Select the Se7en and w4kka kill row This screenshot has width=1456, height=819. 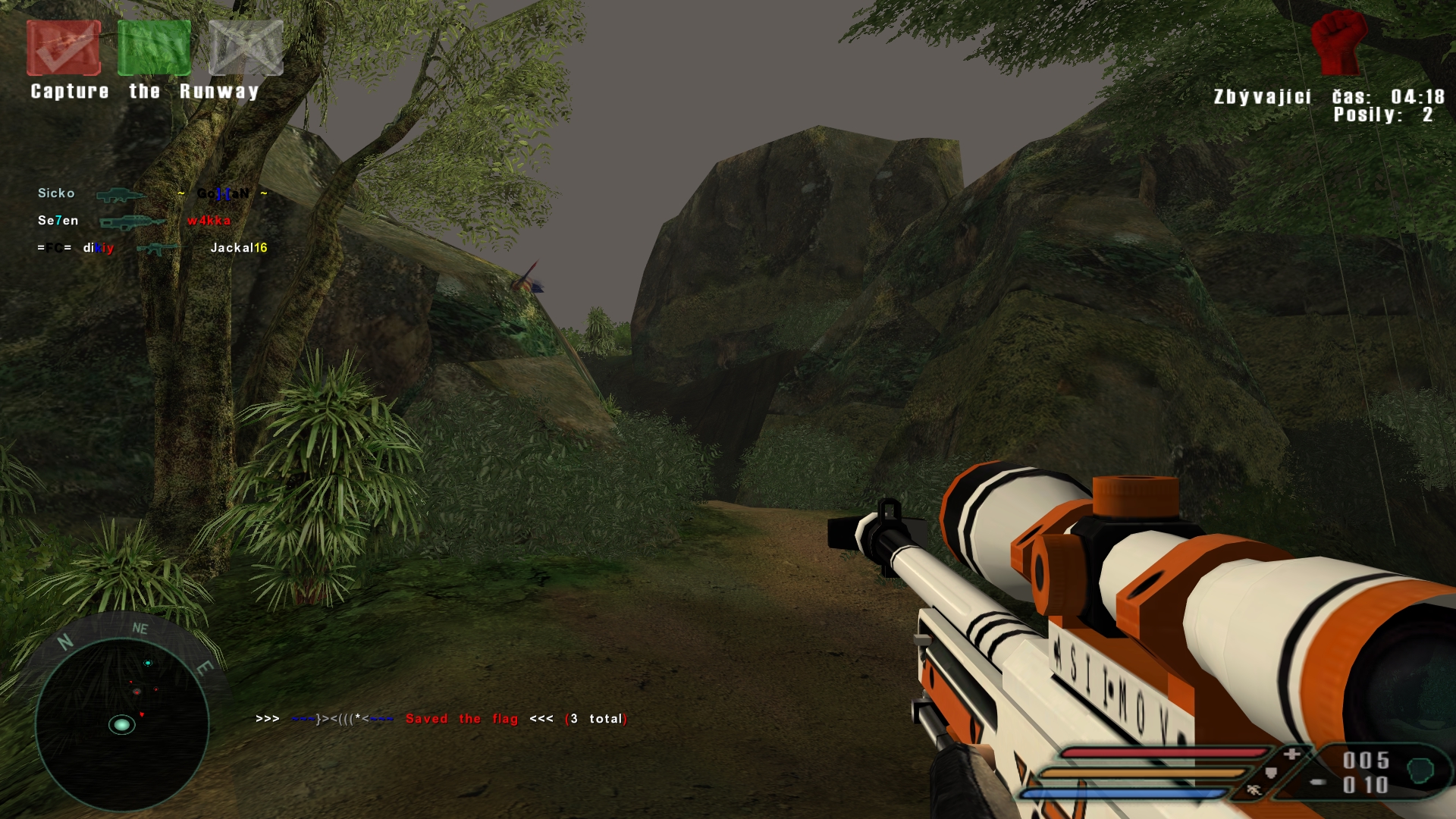134,221
